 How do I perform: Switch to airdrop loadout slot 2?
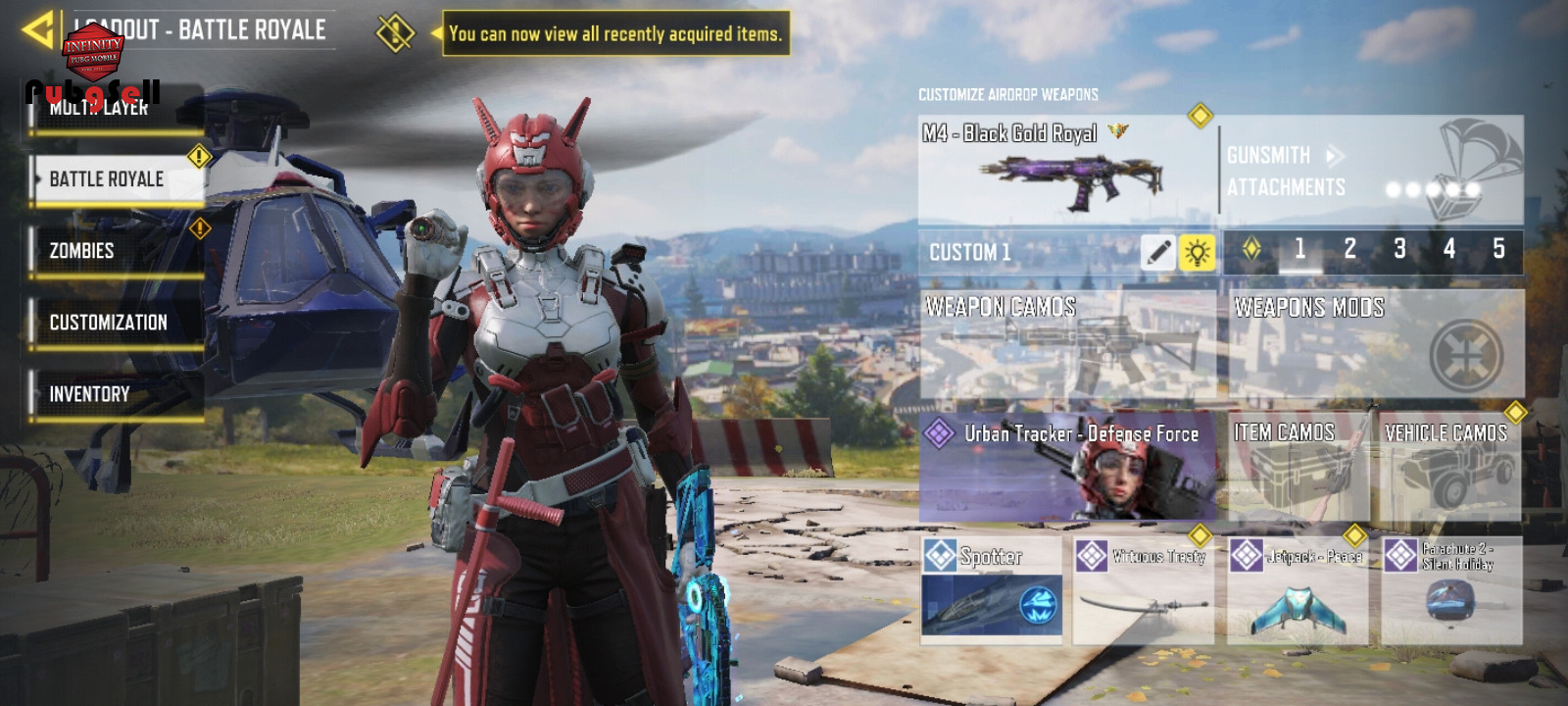click(x=1349, y=250)
